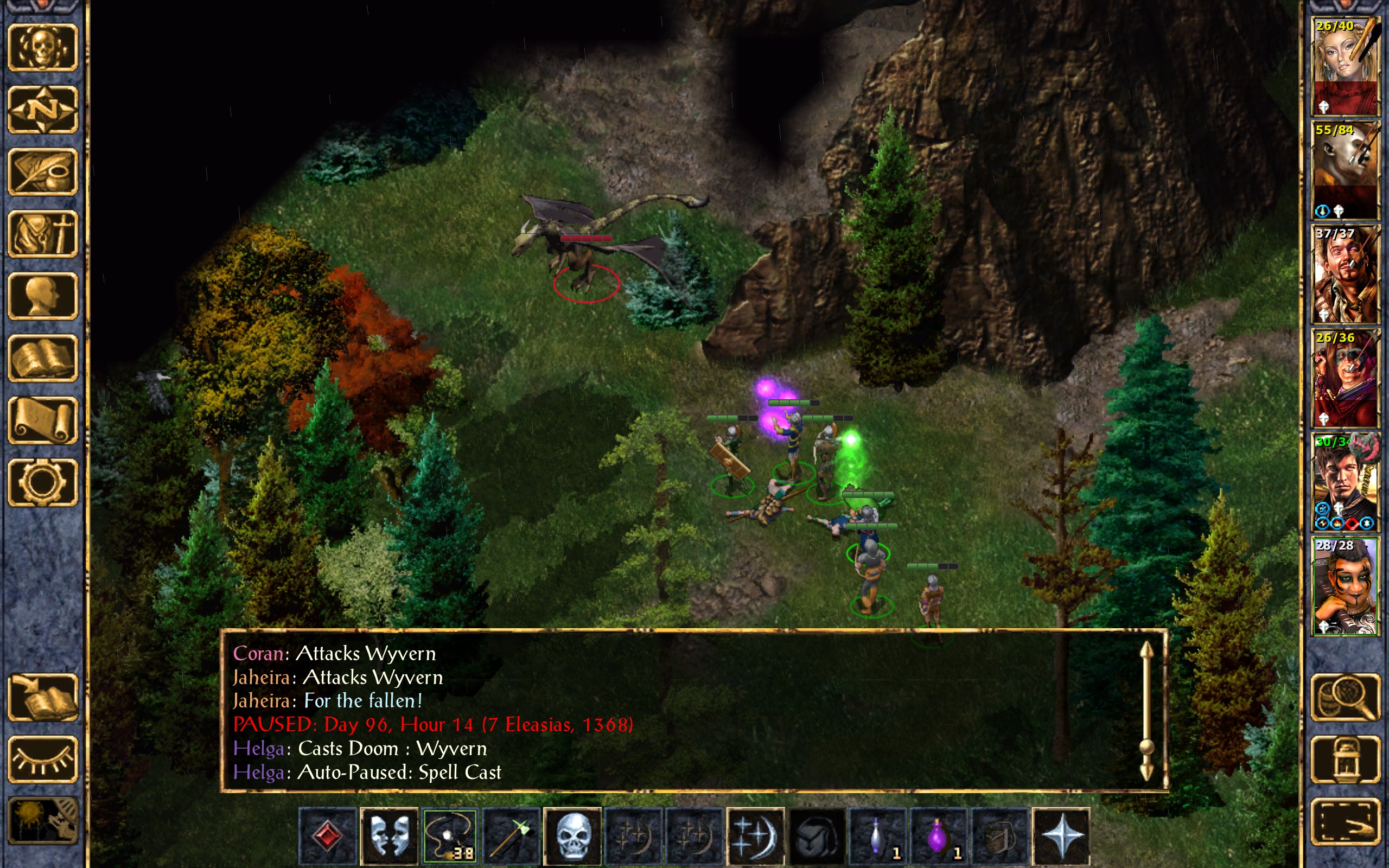Image resolution: width=1389 pixels, height=868 pixels.
Task: Click the golden skull return-to-game button
Action: tap(42, 48)
